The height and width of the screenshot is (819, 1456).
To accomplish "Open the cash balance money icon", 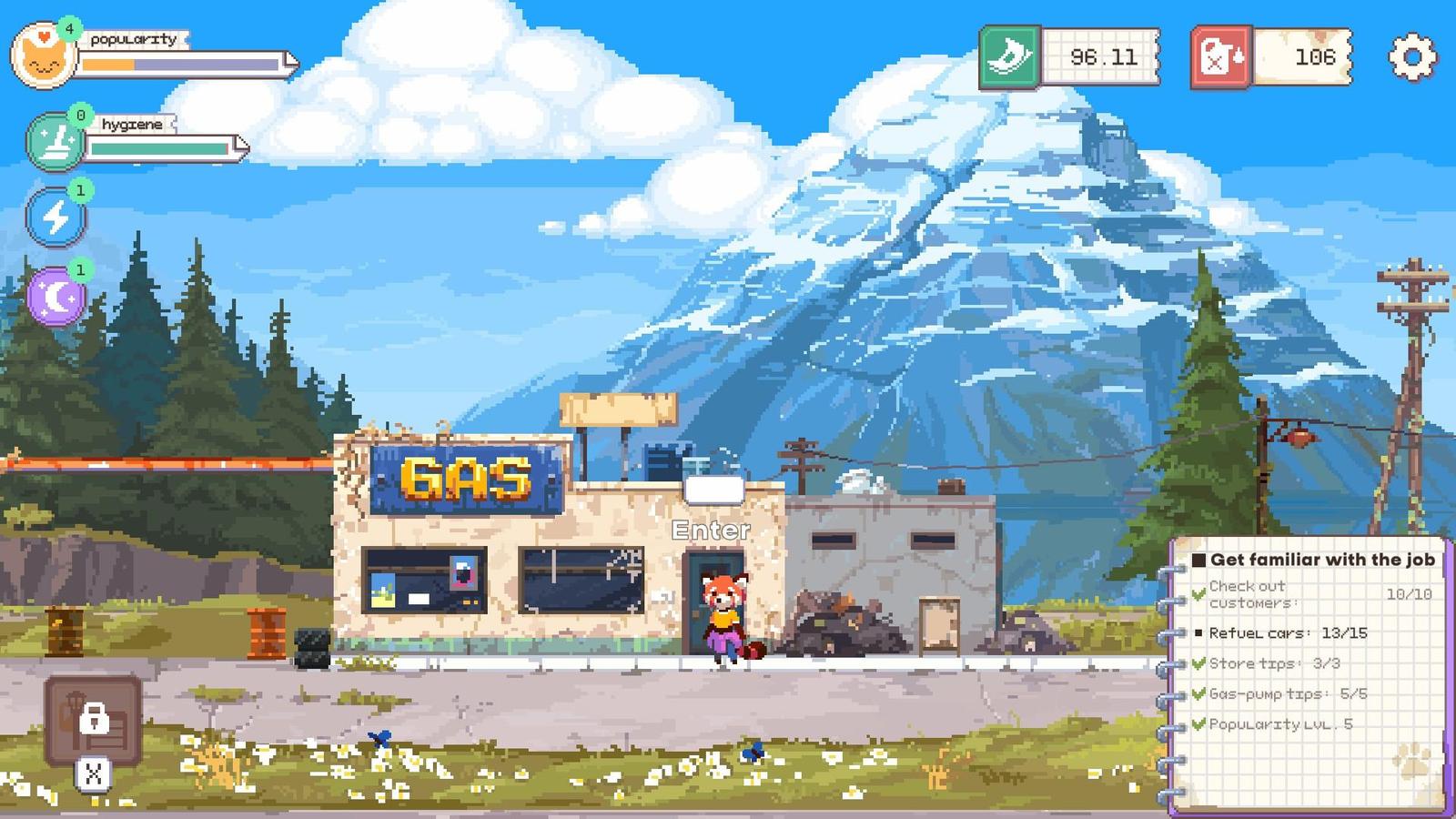I will click(x=1010, y=56).
